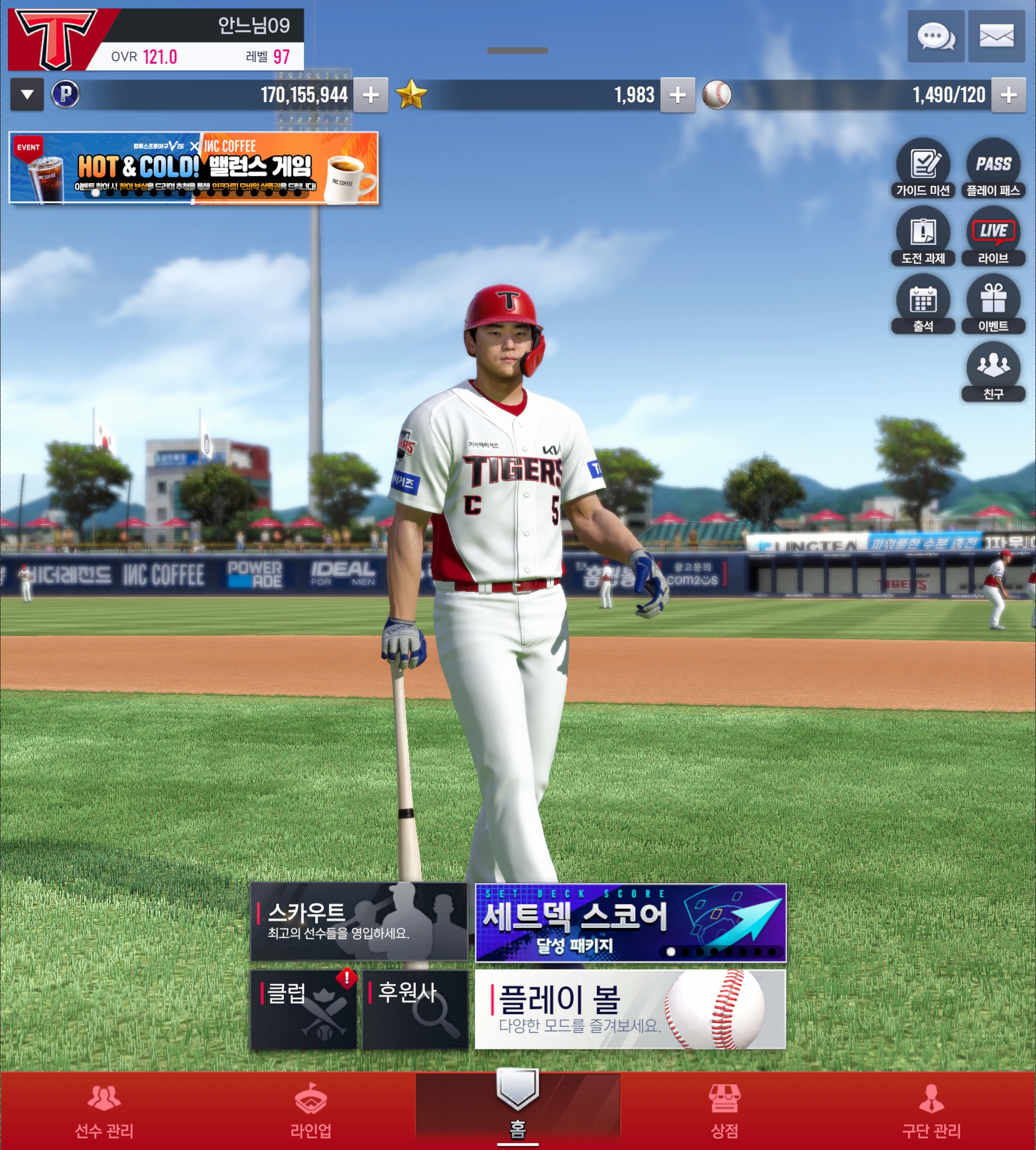1036x1150 pixels.
Task: Add more stars with plus button
Action: click(x=678, y=95)
